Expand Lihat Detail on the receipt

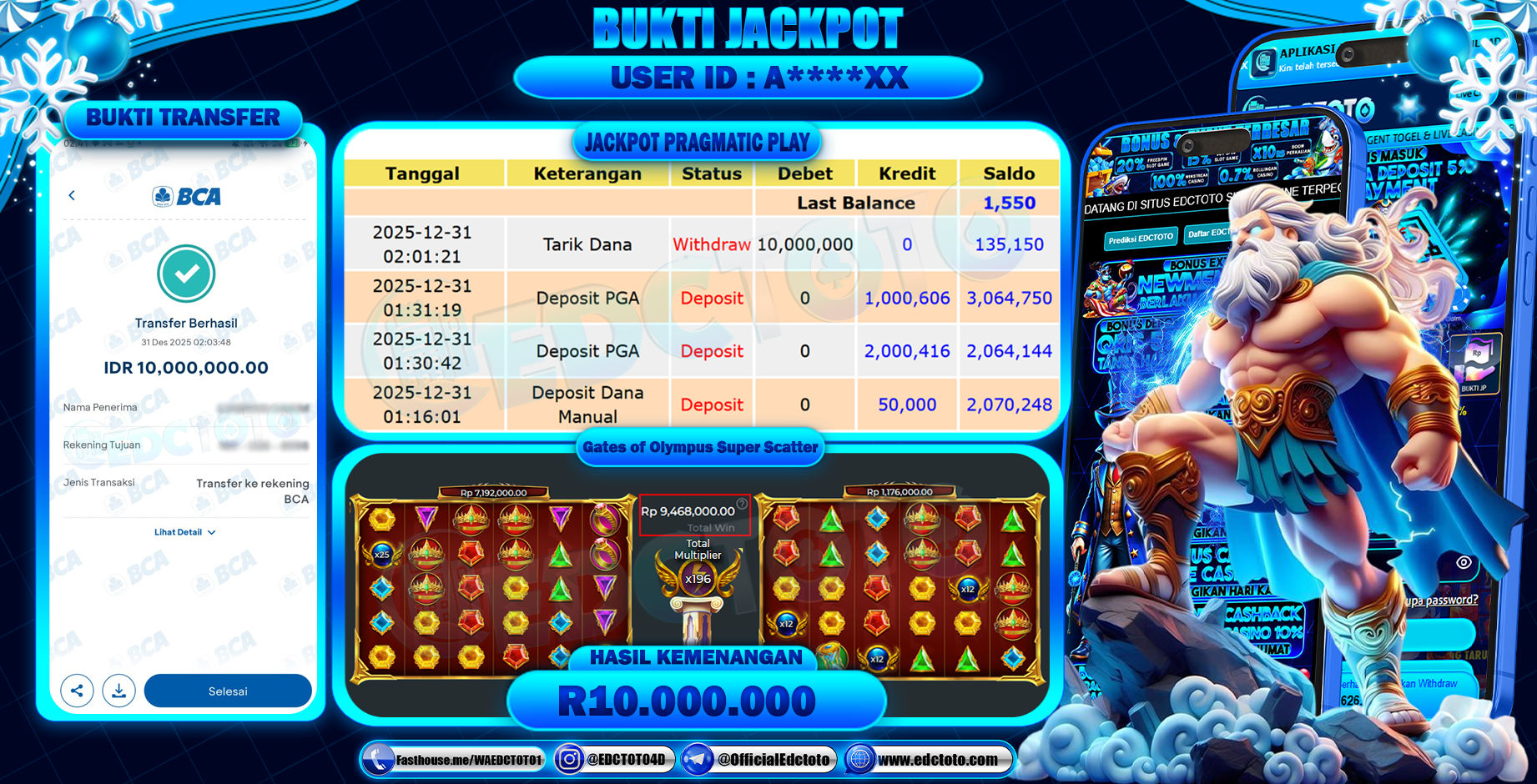tap(184, 531)
